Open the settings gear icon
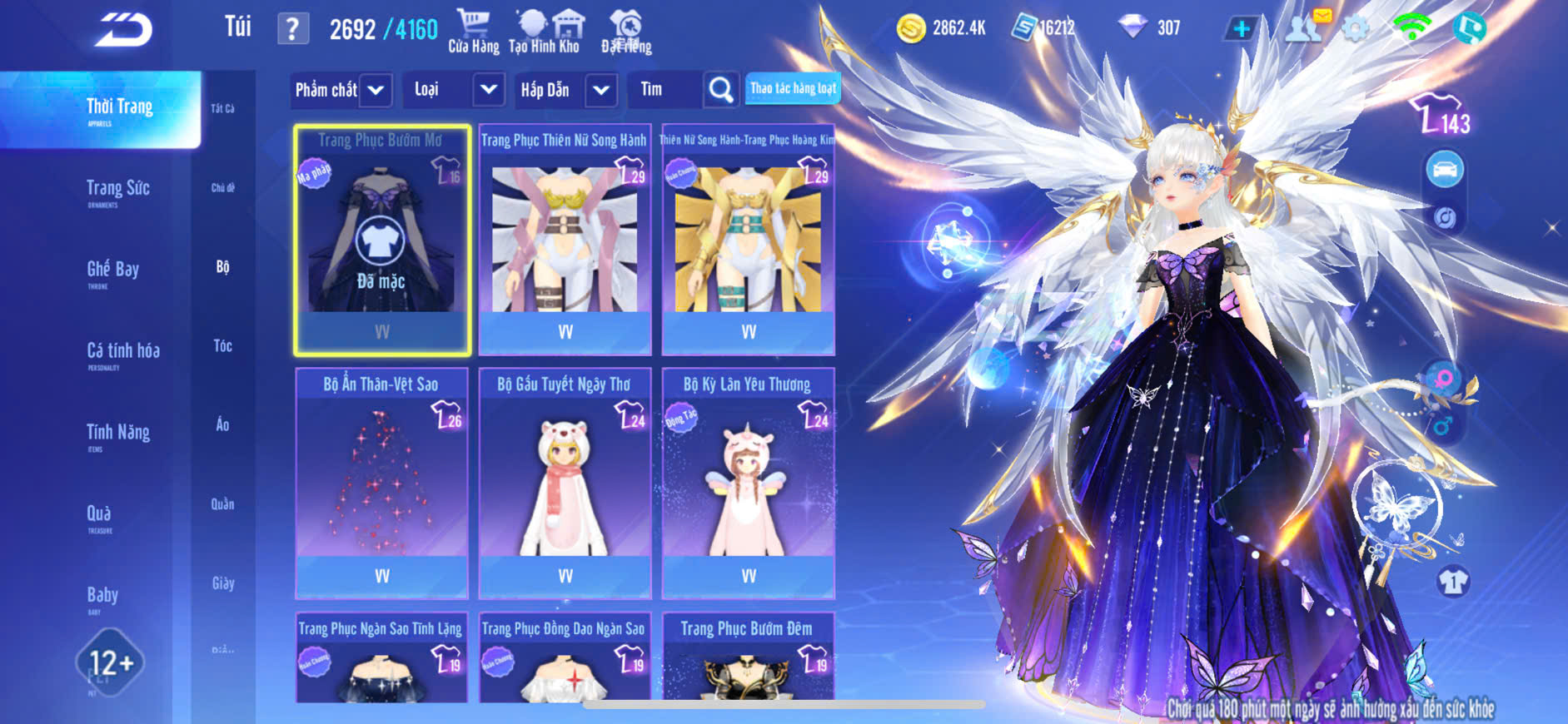1568x724 pixels. point(1356,30)
